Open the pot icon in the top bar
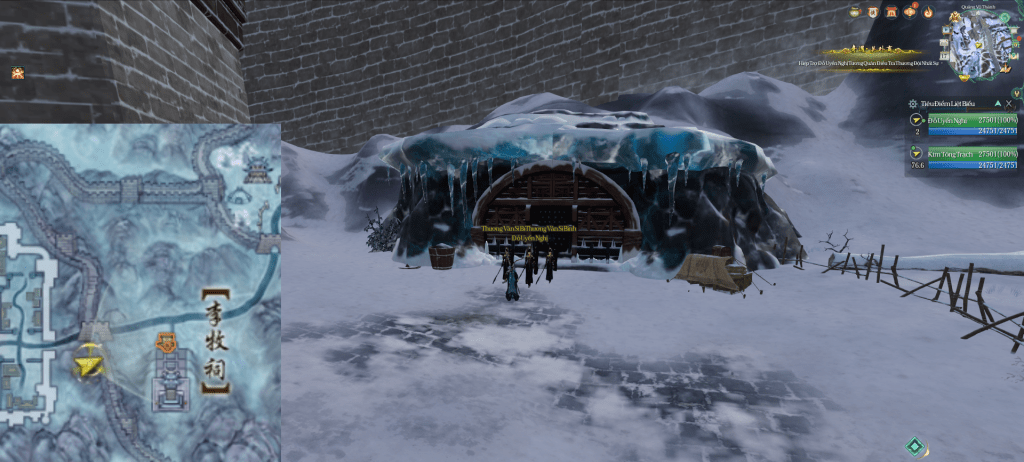The image size is (1024, 462). click(x=856, y=12)
